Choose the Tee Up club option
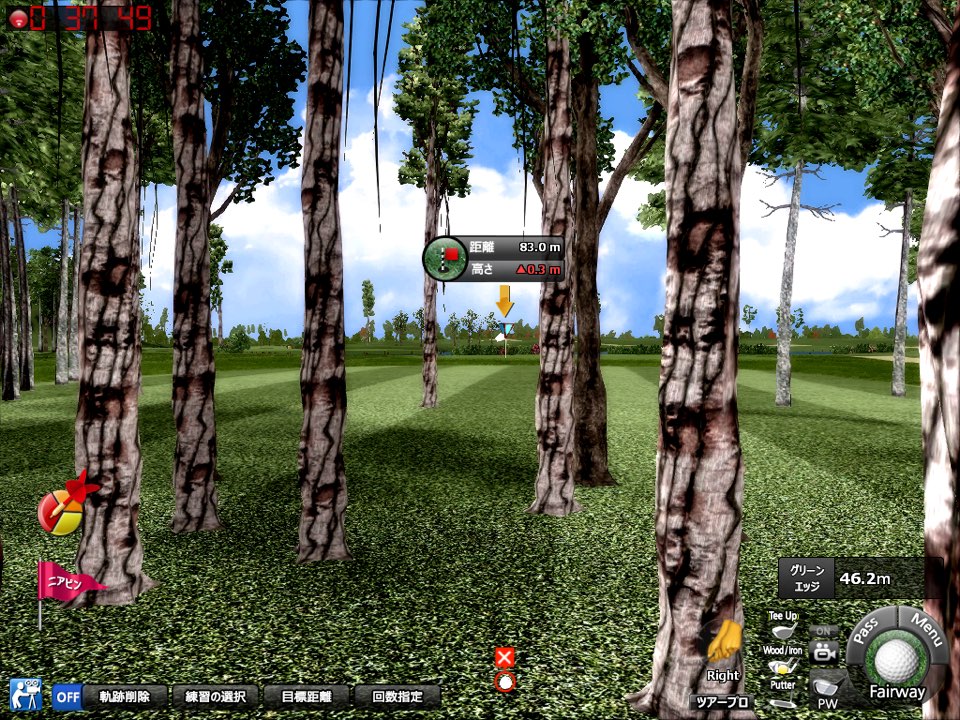Image resolution: width=960 pixels, height=720 pixels. click(784, 625)
